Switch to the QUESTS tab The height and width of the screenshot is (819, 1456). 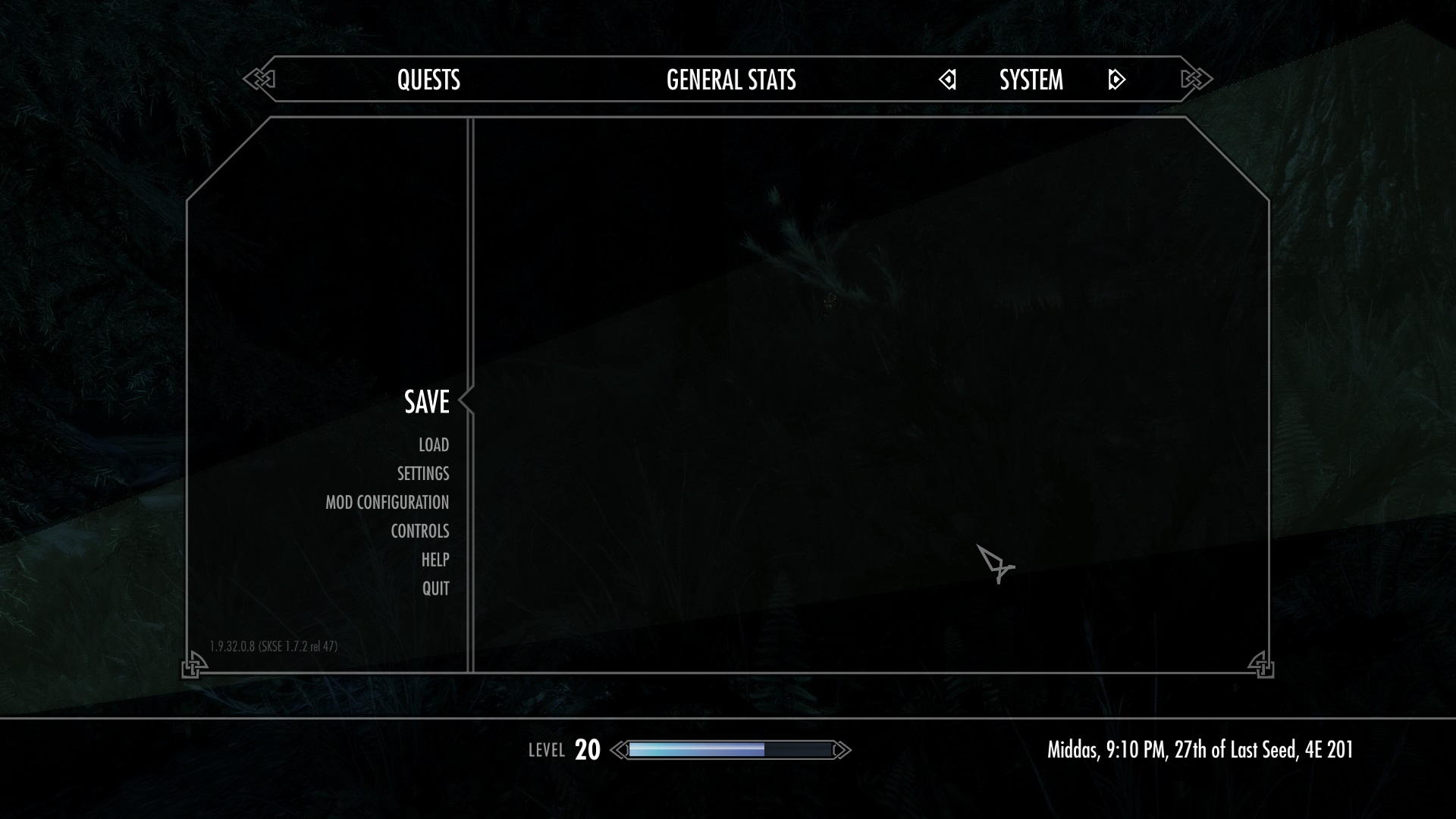[429, 80]
